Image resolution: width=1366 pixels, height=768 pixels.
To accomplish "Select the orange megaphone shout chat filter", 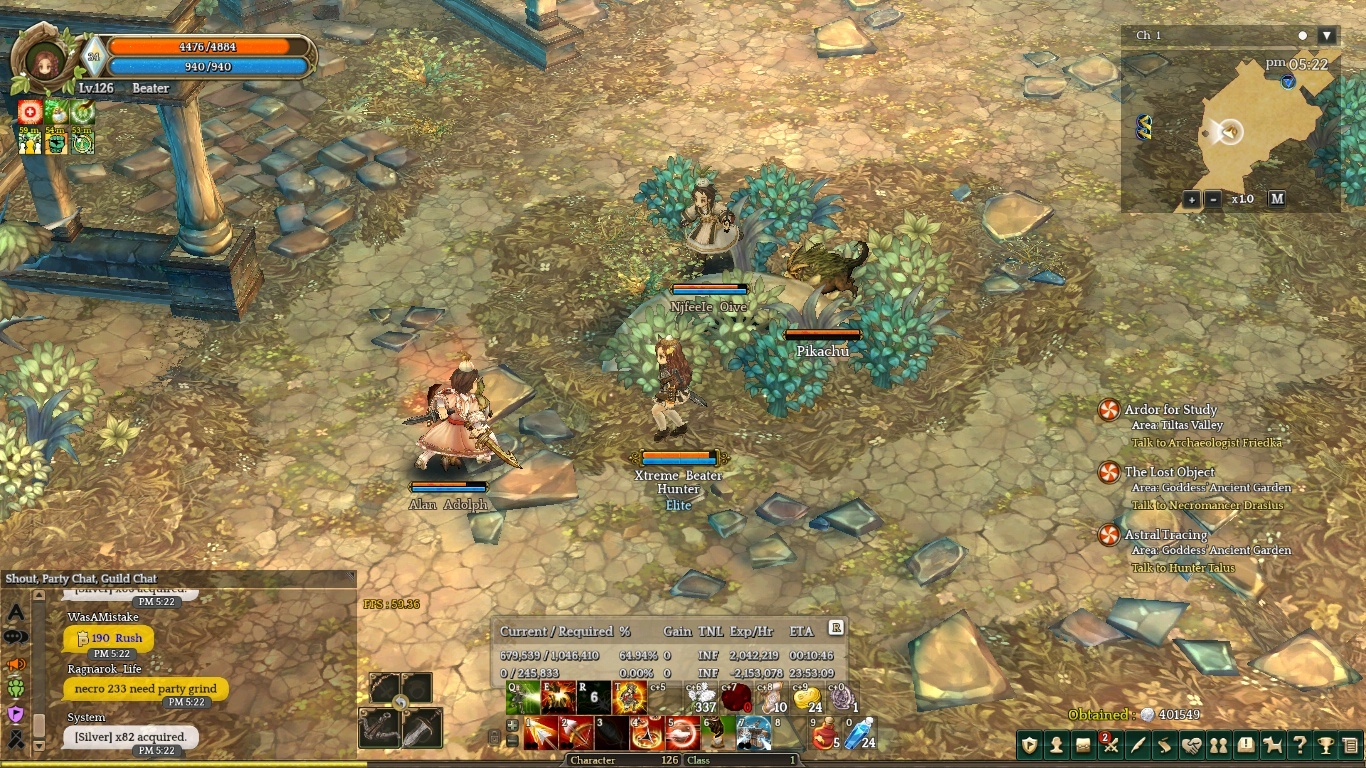I will (x=16, y=663).
